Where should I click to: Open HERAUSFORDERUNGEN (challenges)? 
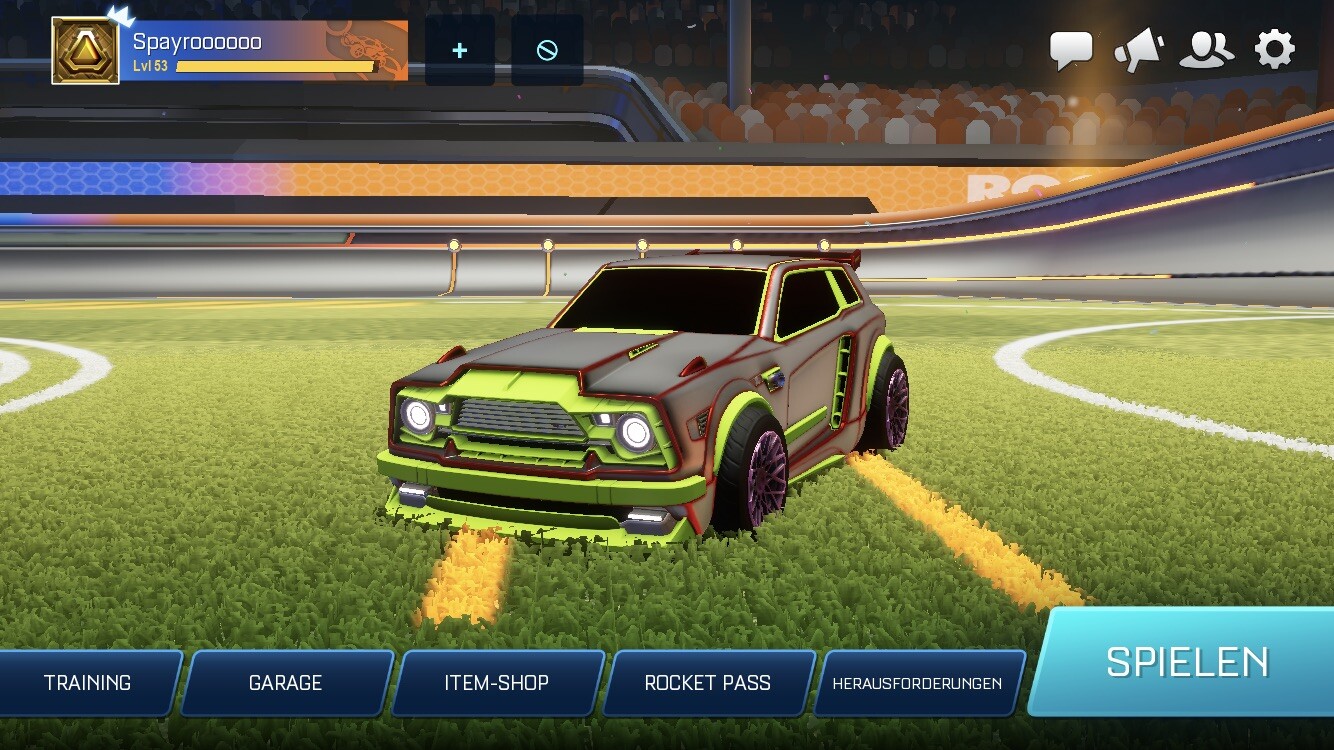click(918, 684)
